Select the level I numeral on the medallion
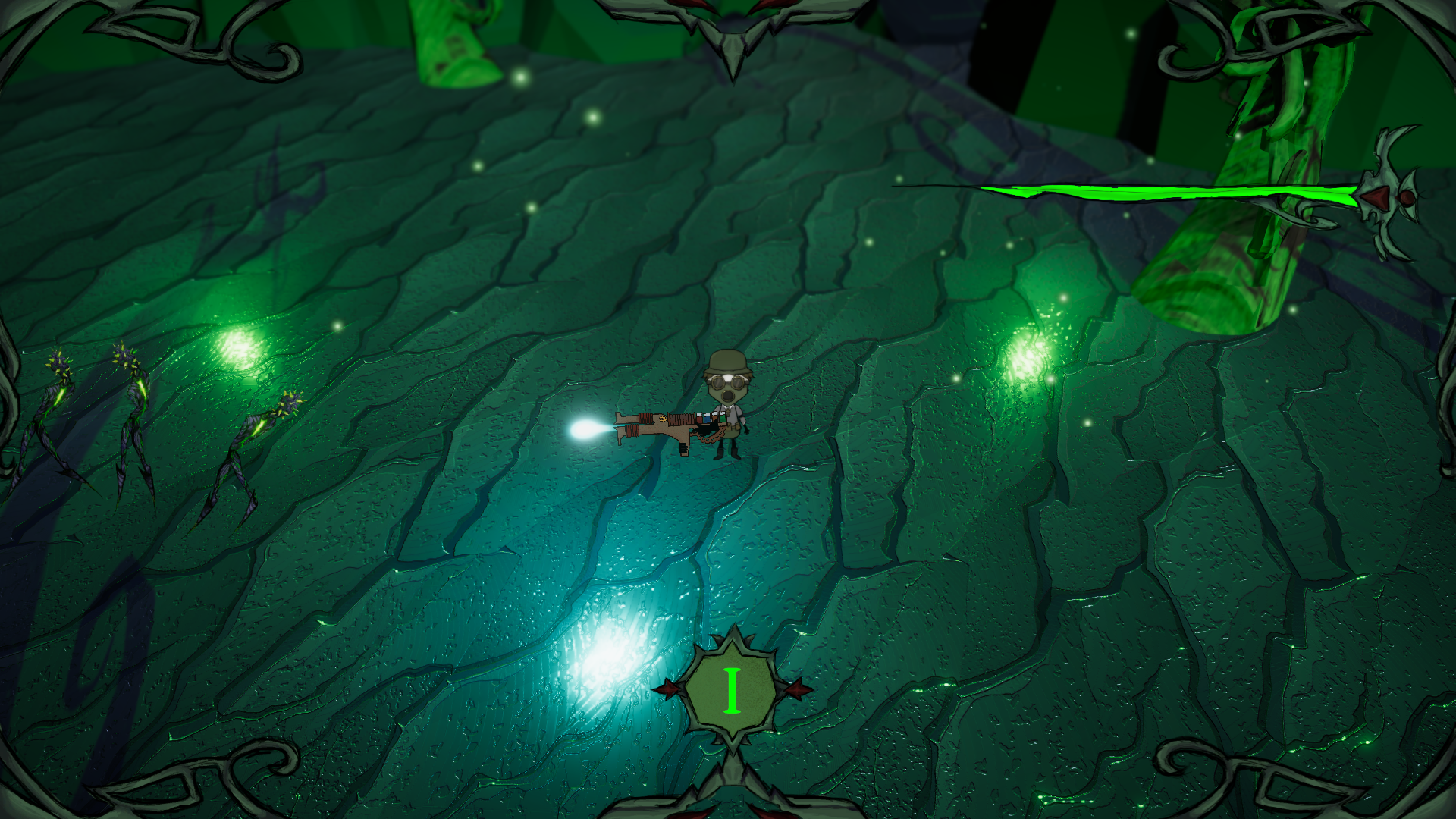The width and height of the screenshot is (1456, 819). tap(732, 690)
